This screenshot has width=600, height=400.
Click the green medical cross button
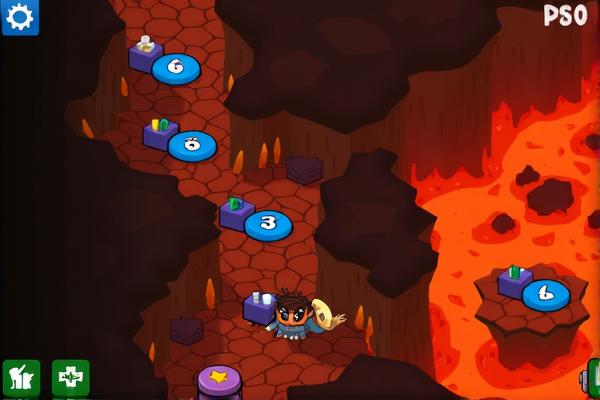click(70, 378)
